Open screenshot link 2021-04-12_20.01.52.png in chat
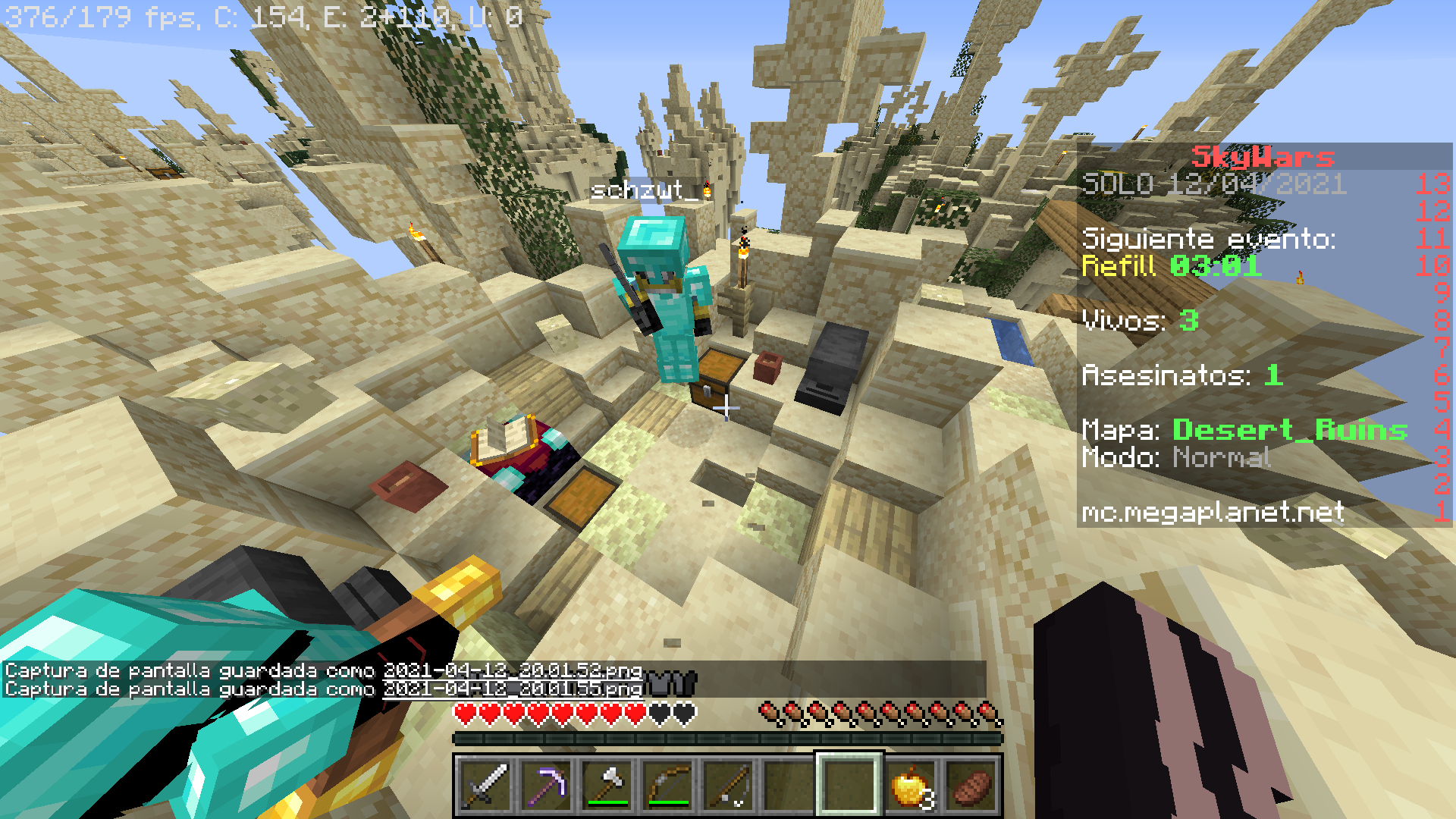The image size is (1456, 819). (x=513, y=670)
